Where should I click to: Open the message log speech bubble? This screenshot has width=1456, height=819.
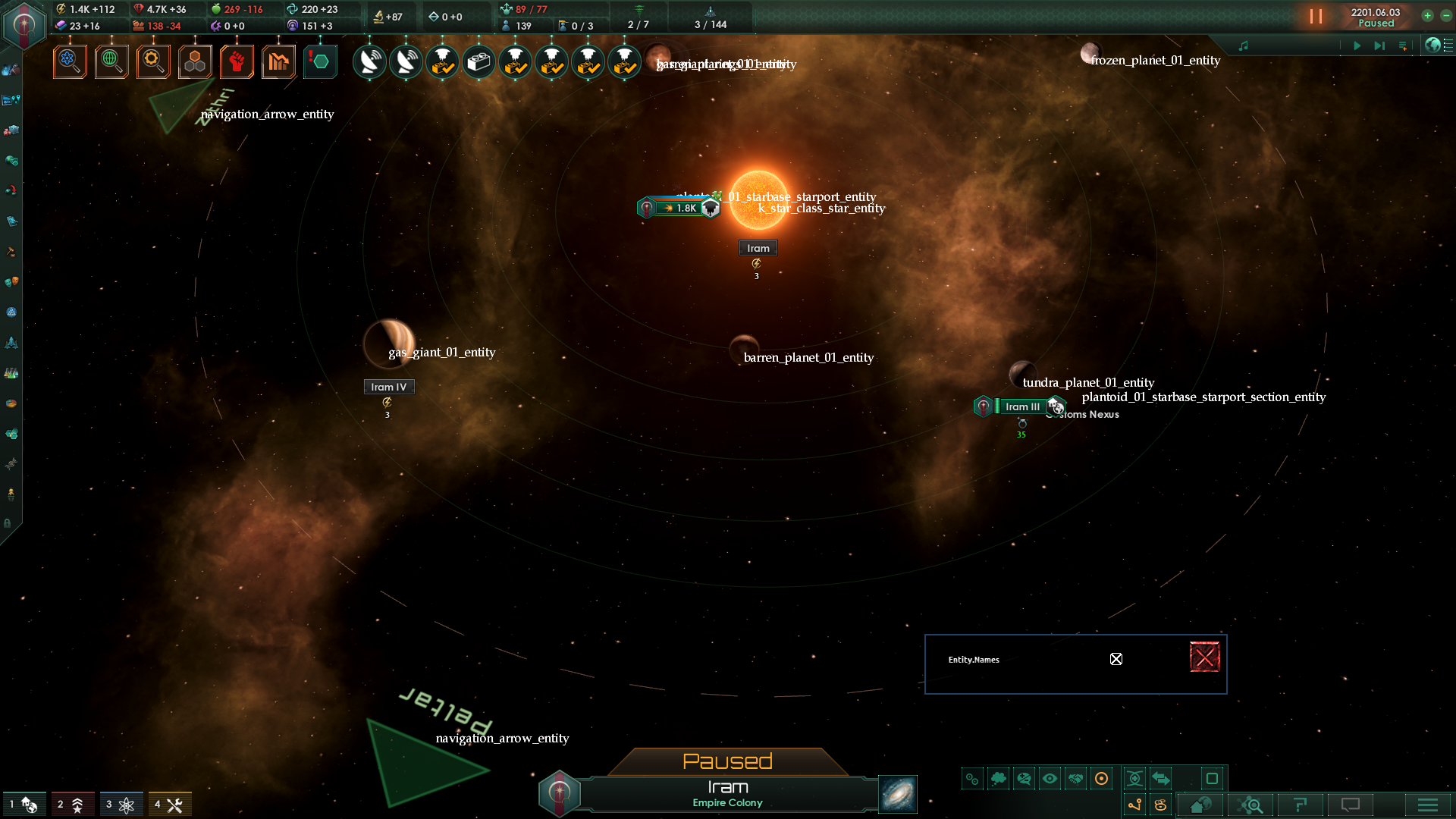pyautogui.click(x=1351, y=805)
